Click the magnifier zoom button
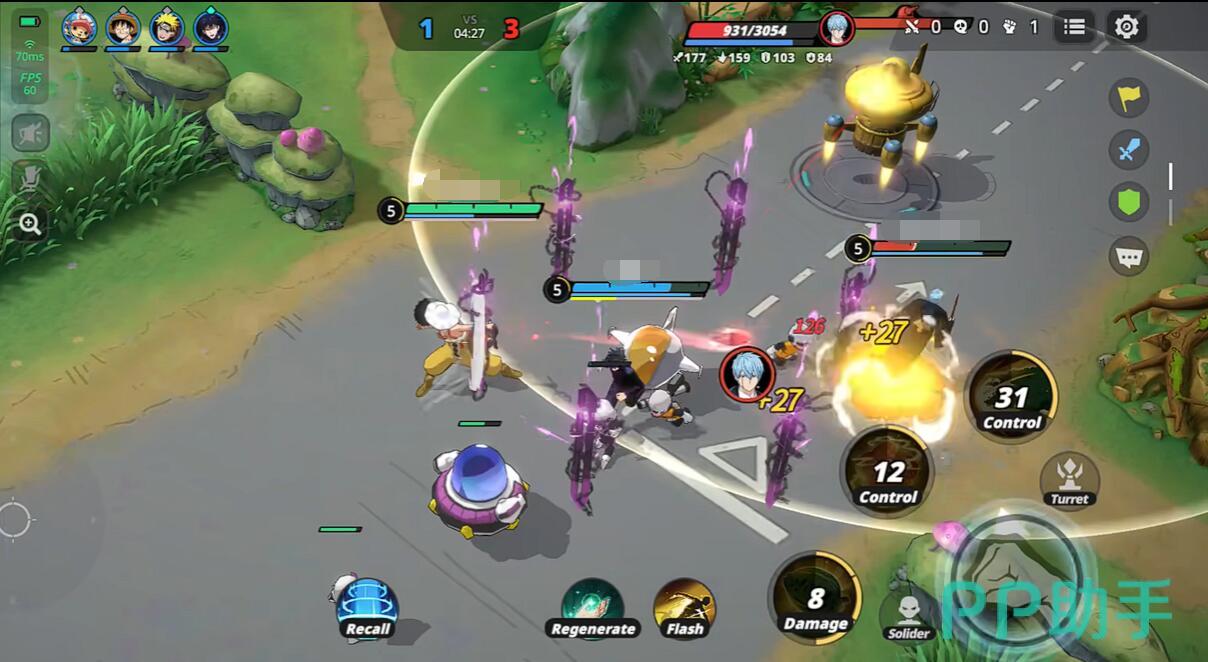Screen dimensions: 1208x662 tap(30, 224)
